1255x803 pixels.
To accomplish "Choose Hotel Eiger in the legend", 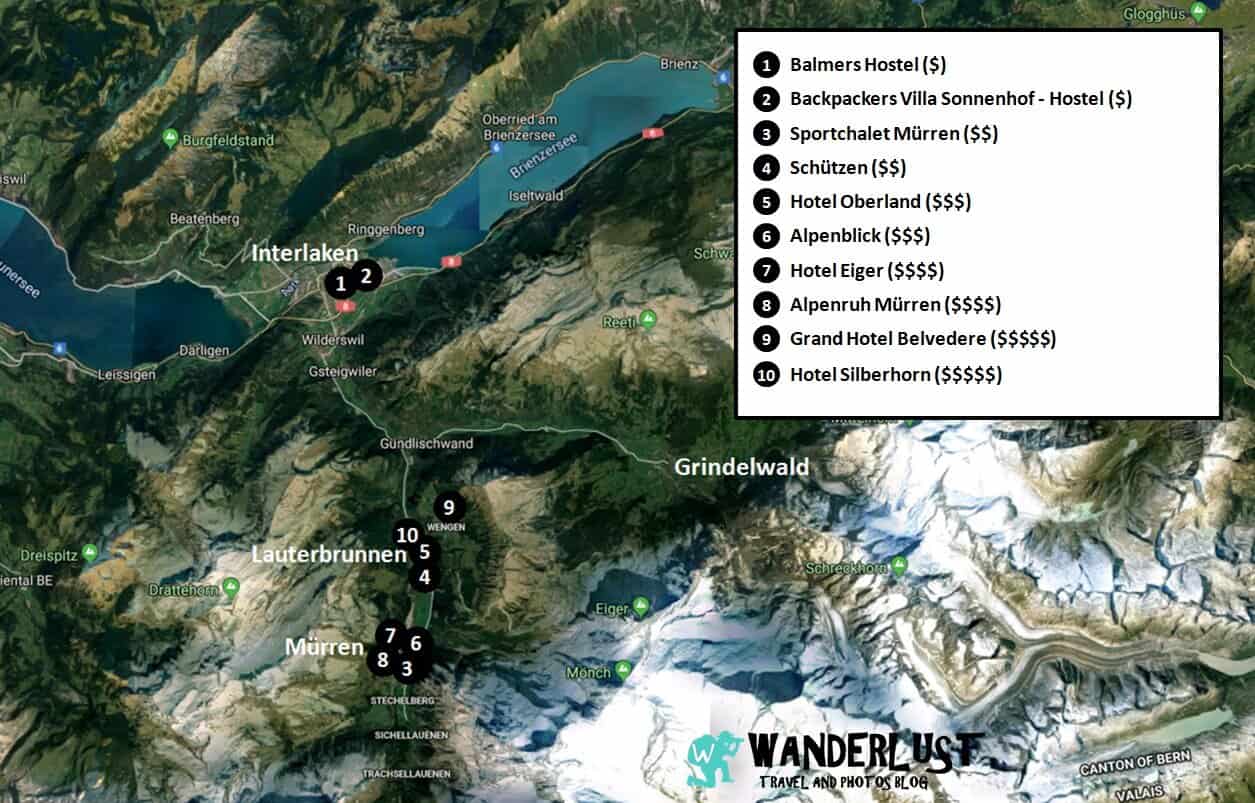I will (x=866, y=270).
